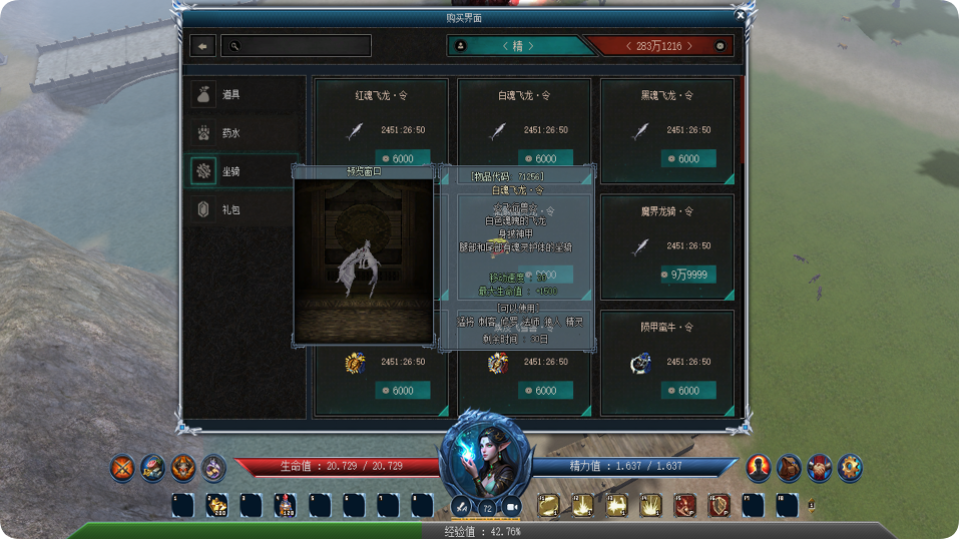Buy 红魂飞龙·令 for 6000

403,159
